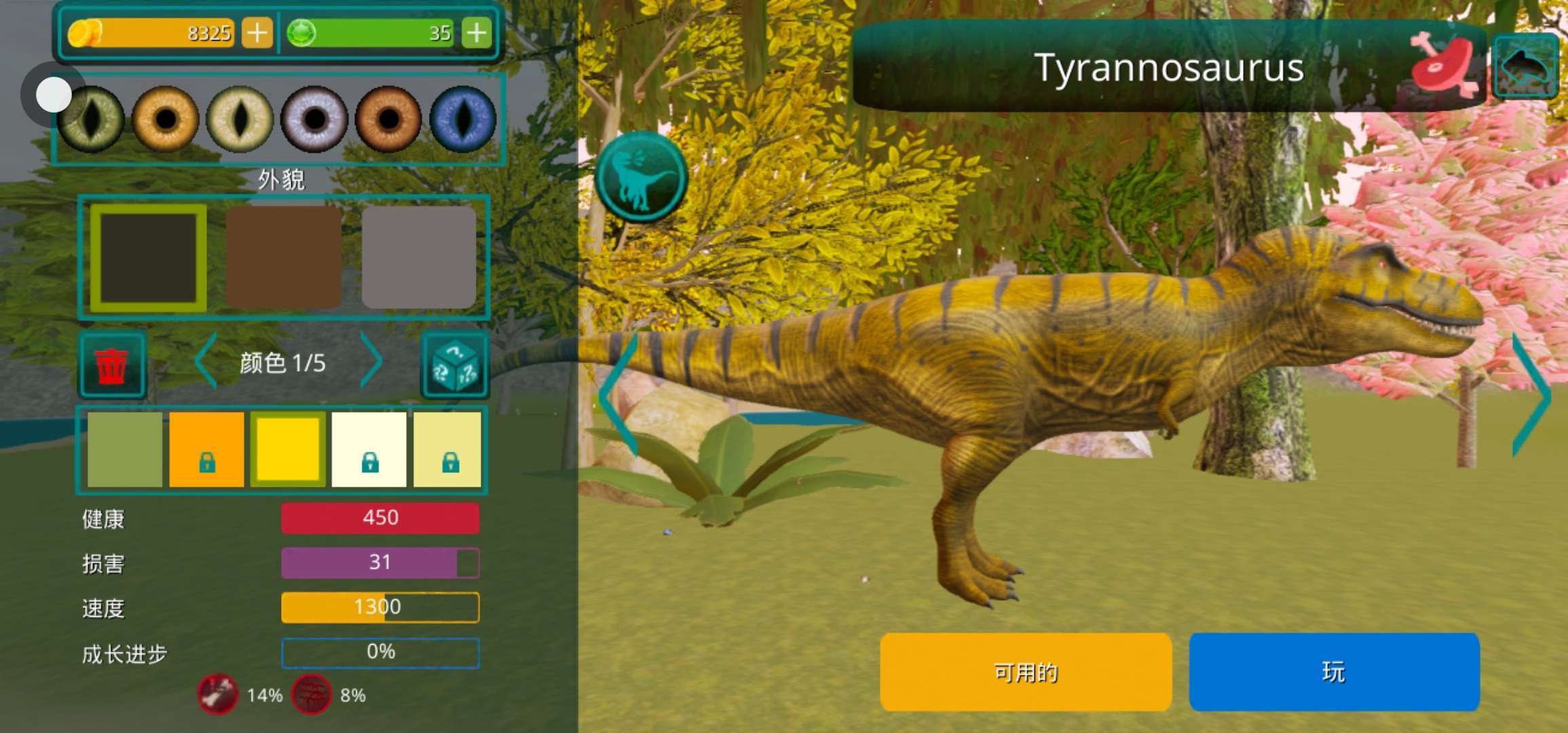The width and height of the screenshot is (1568, 733).
Task: Select the locked orange color swatch
Action: pyautogui.click(x=206, y=449)
